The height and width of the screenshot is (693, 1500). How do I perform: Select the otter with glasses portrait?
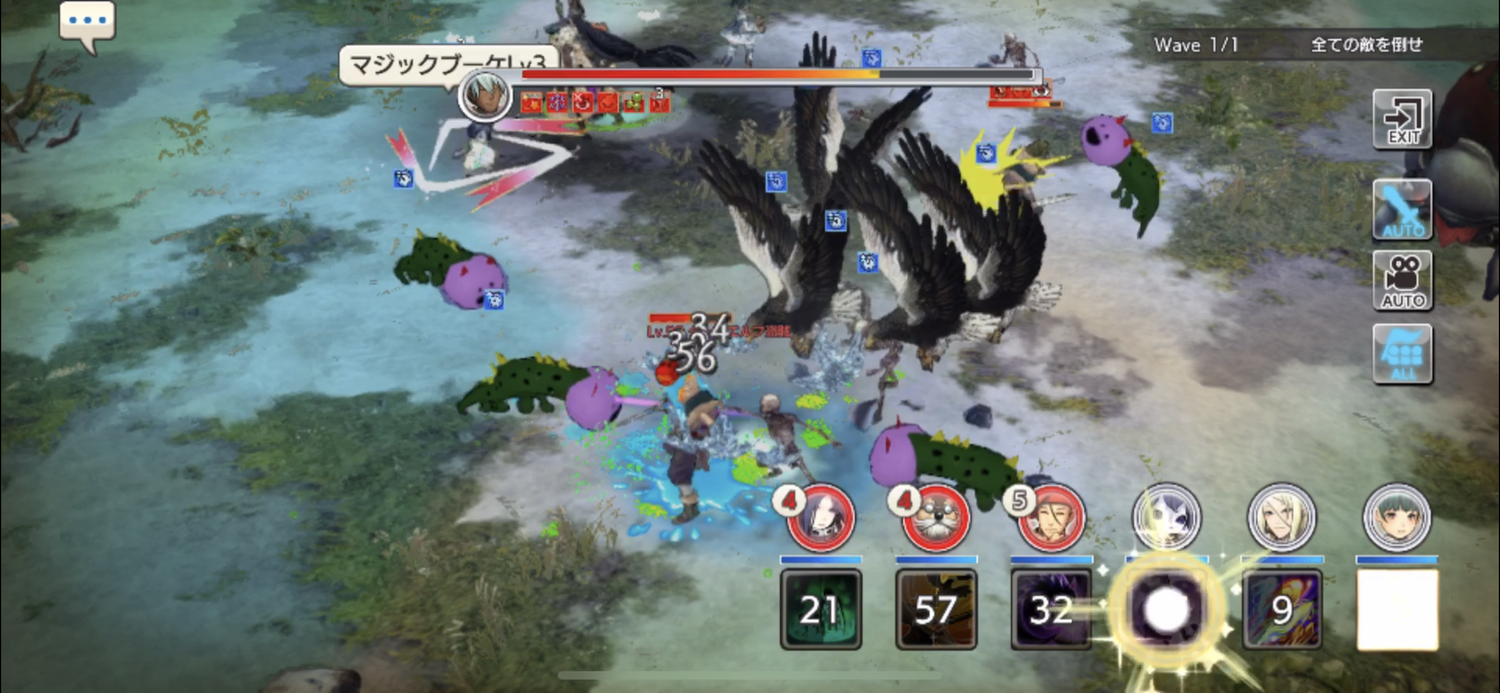click(936, 516)
